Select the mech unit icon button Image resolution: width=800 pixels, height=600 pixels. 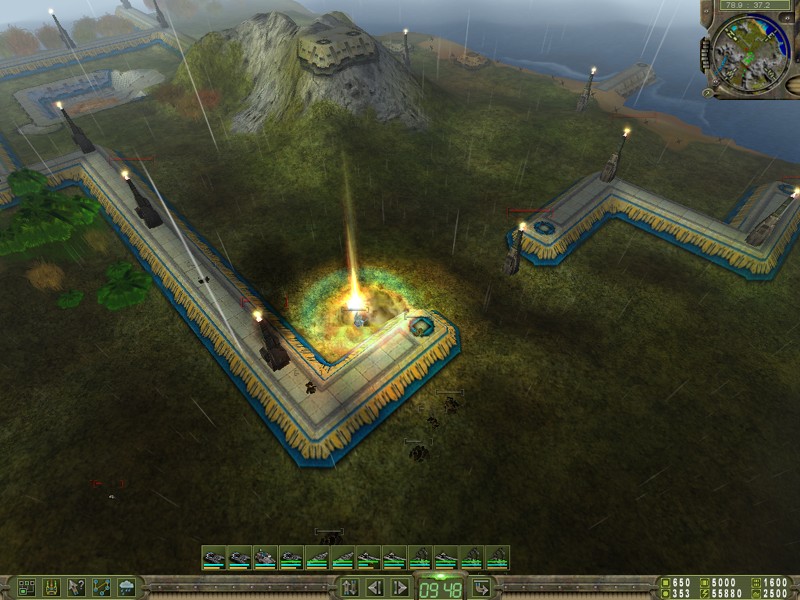(x=51, y=587)
